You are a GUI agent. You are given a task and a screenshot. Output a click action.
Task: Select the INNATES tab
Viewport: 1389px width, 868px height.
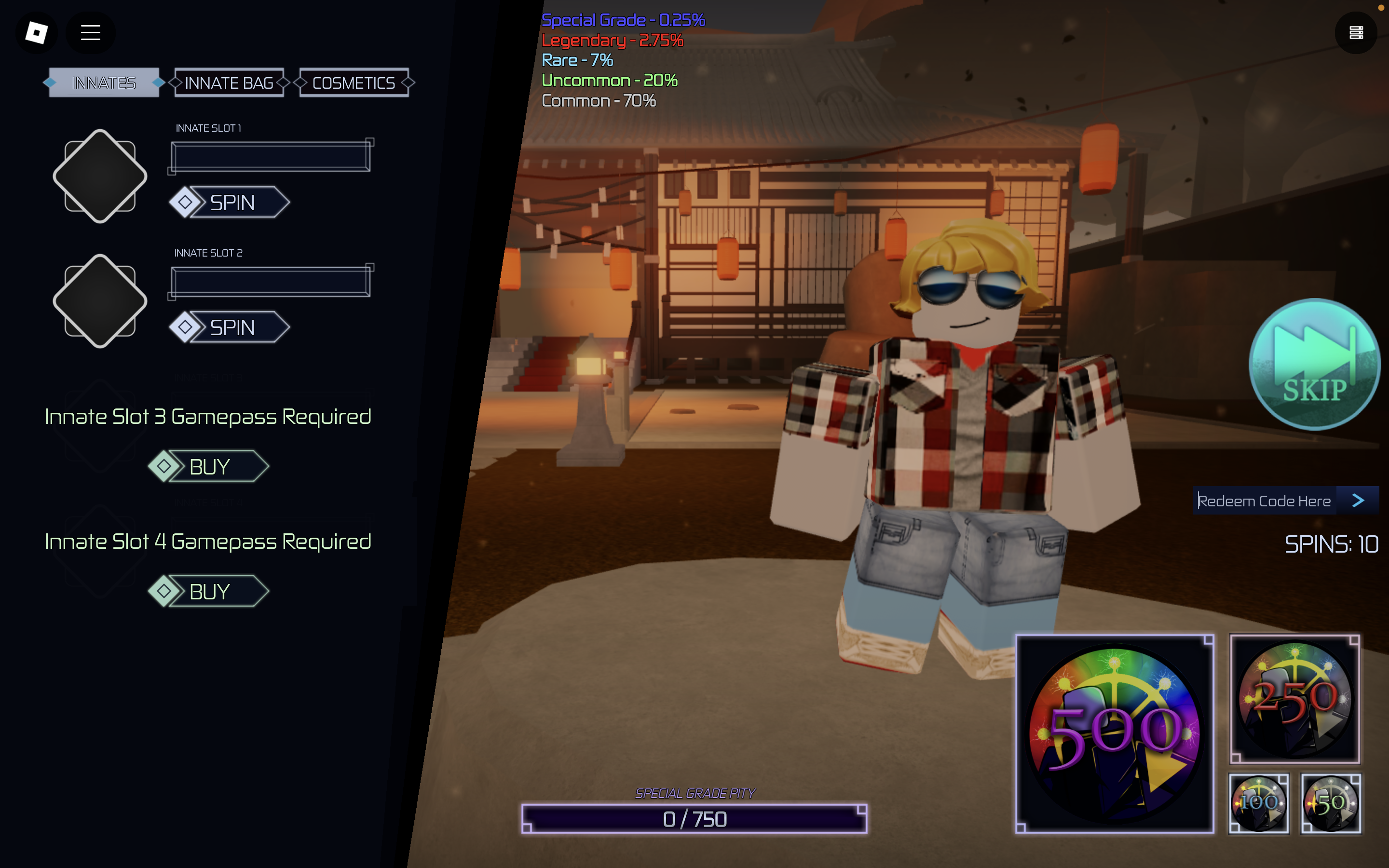[x=103, y=82]
